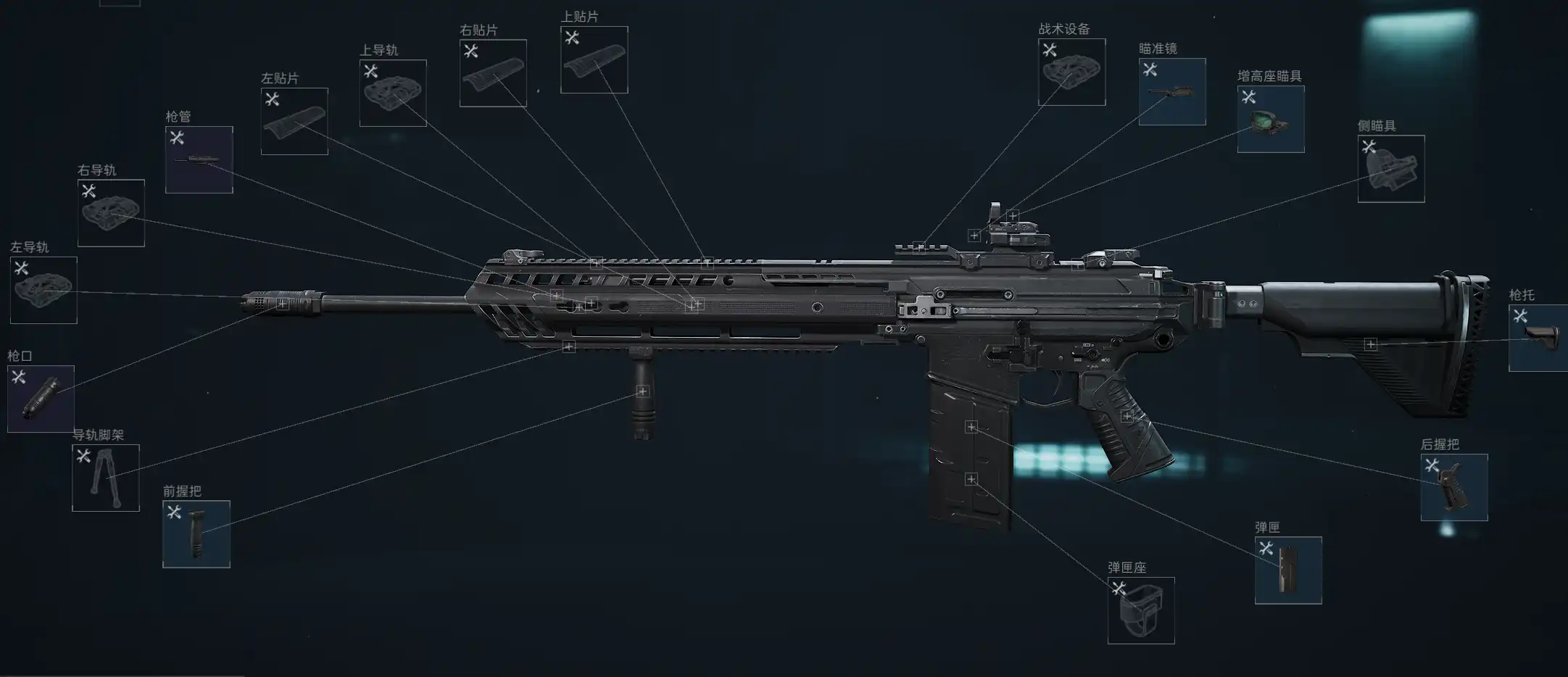The height and width of the screenshot is (677, 1568).
Task: Open the 上导轨 top rail slot
Action: [x=393, y=93]
